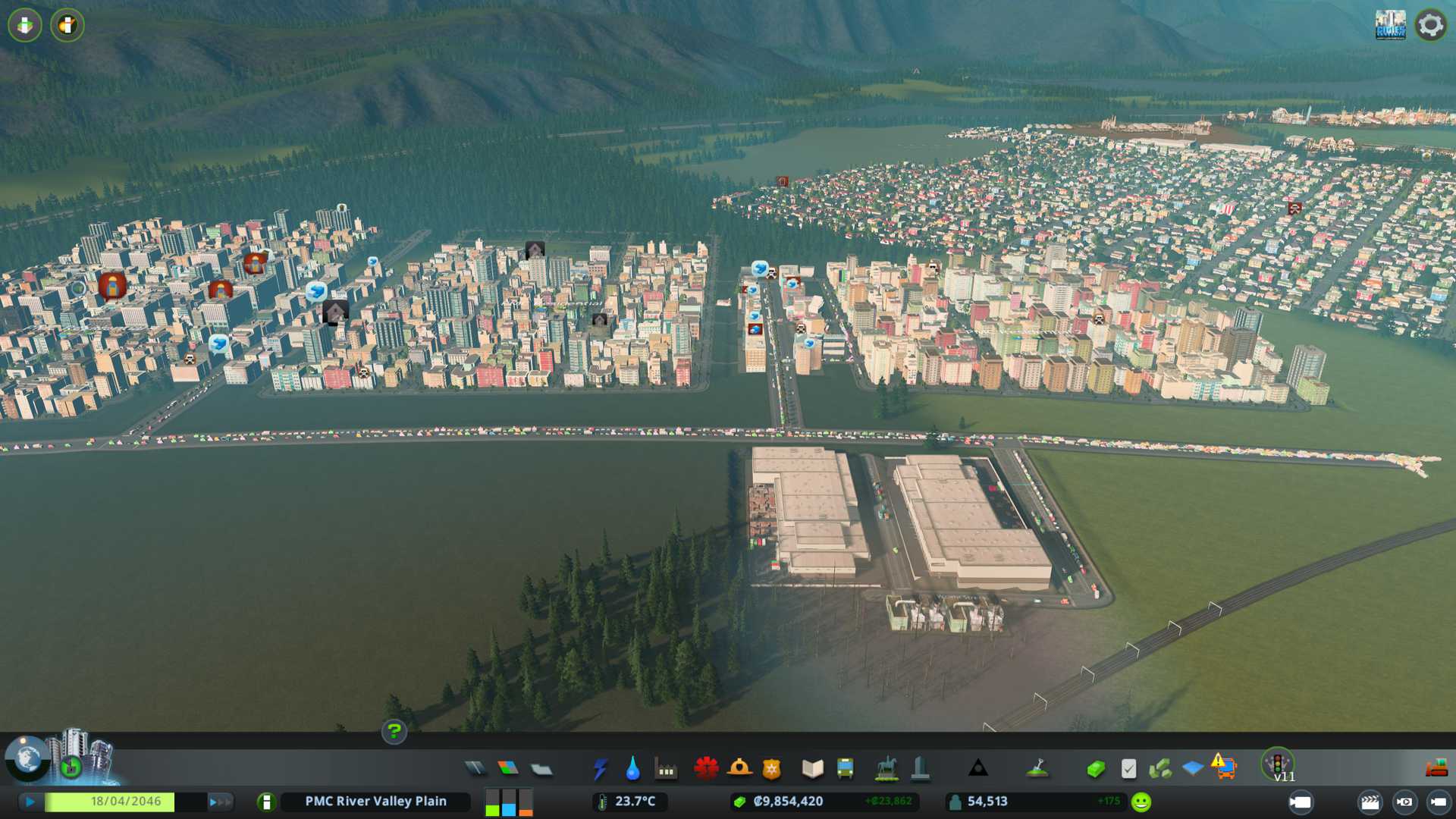
Task: Open the Roads build menu
Action: 475,769
